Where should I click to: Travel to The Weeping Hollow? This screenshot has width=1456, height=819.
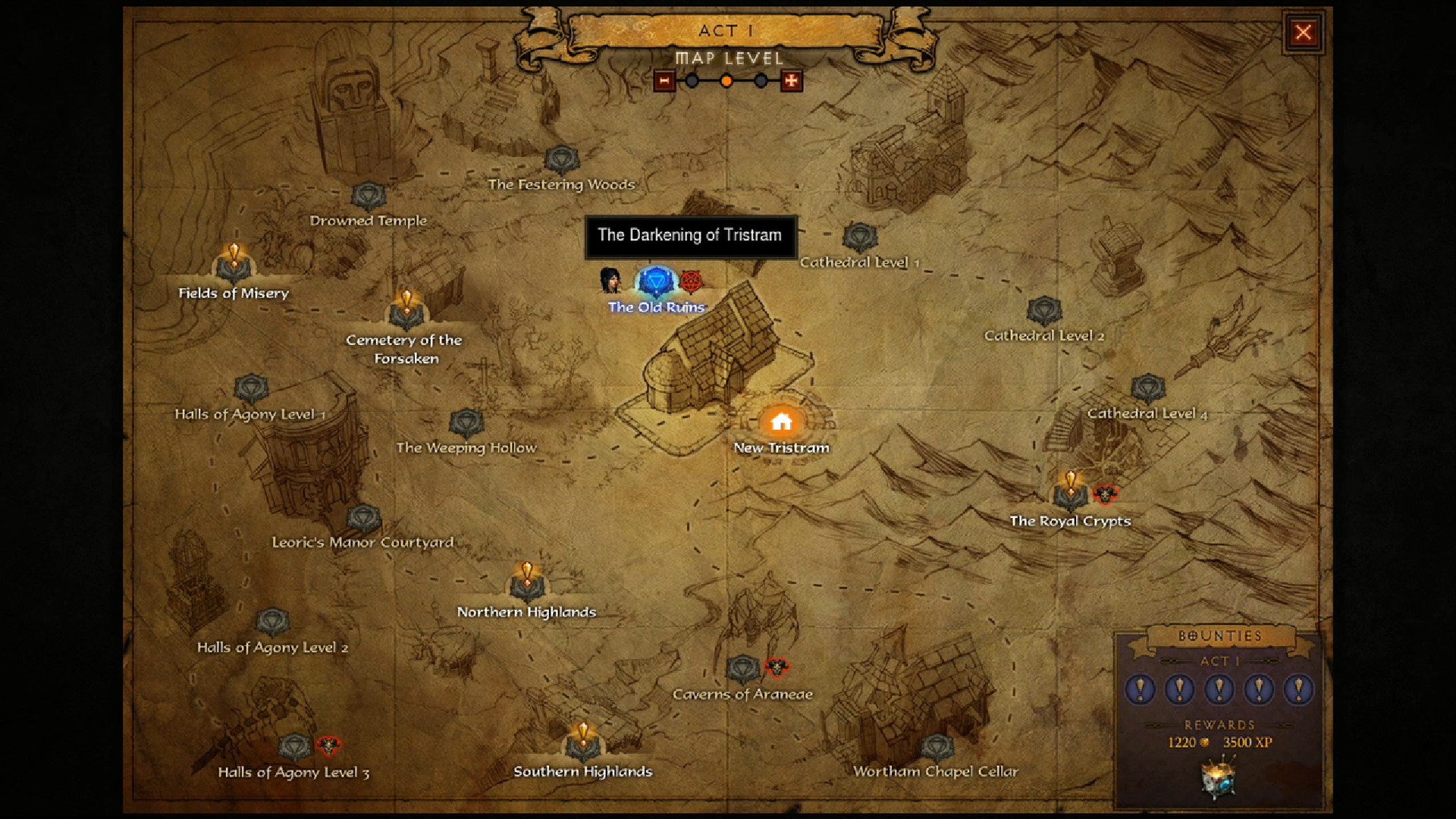pyautogui.click(x=466, y=423)
